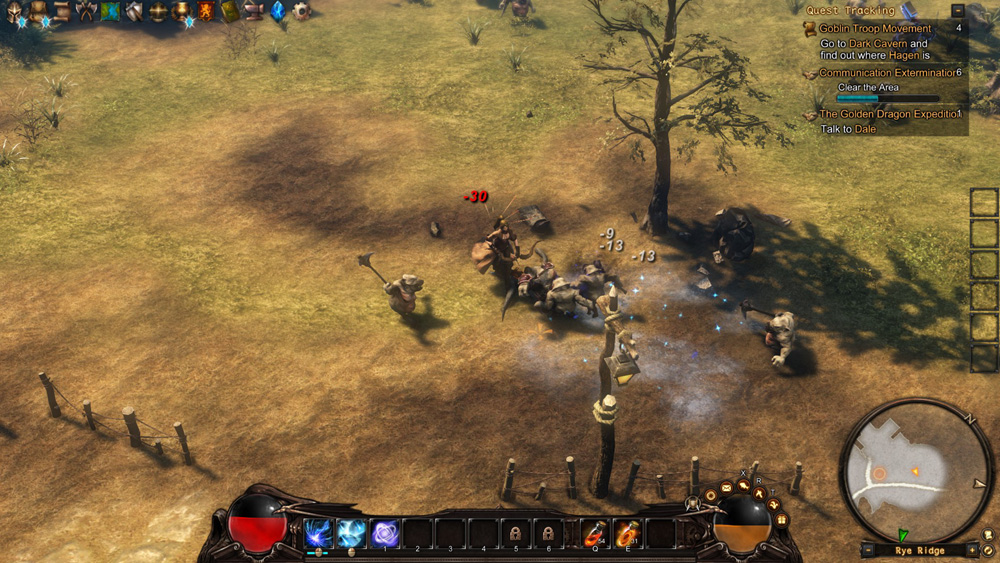The image size is (1000, 563).
Task: Open the quest scroll menu icon
Action: coord(62,12)
